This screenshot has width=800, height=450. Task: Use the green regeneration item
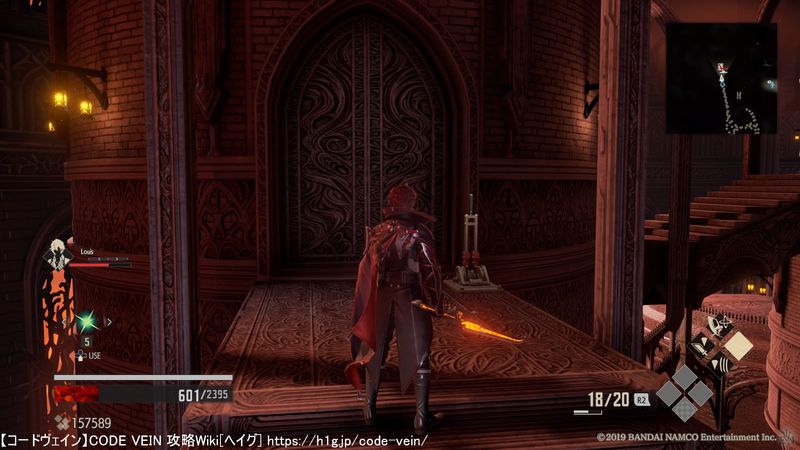point(87,320)
